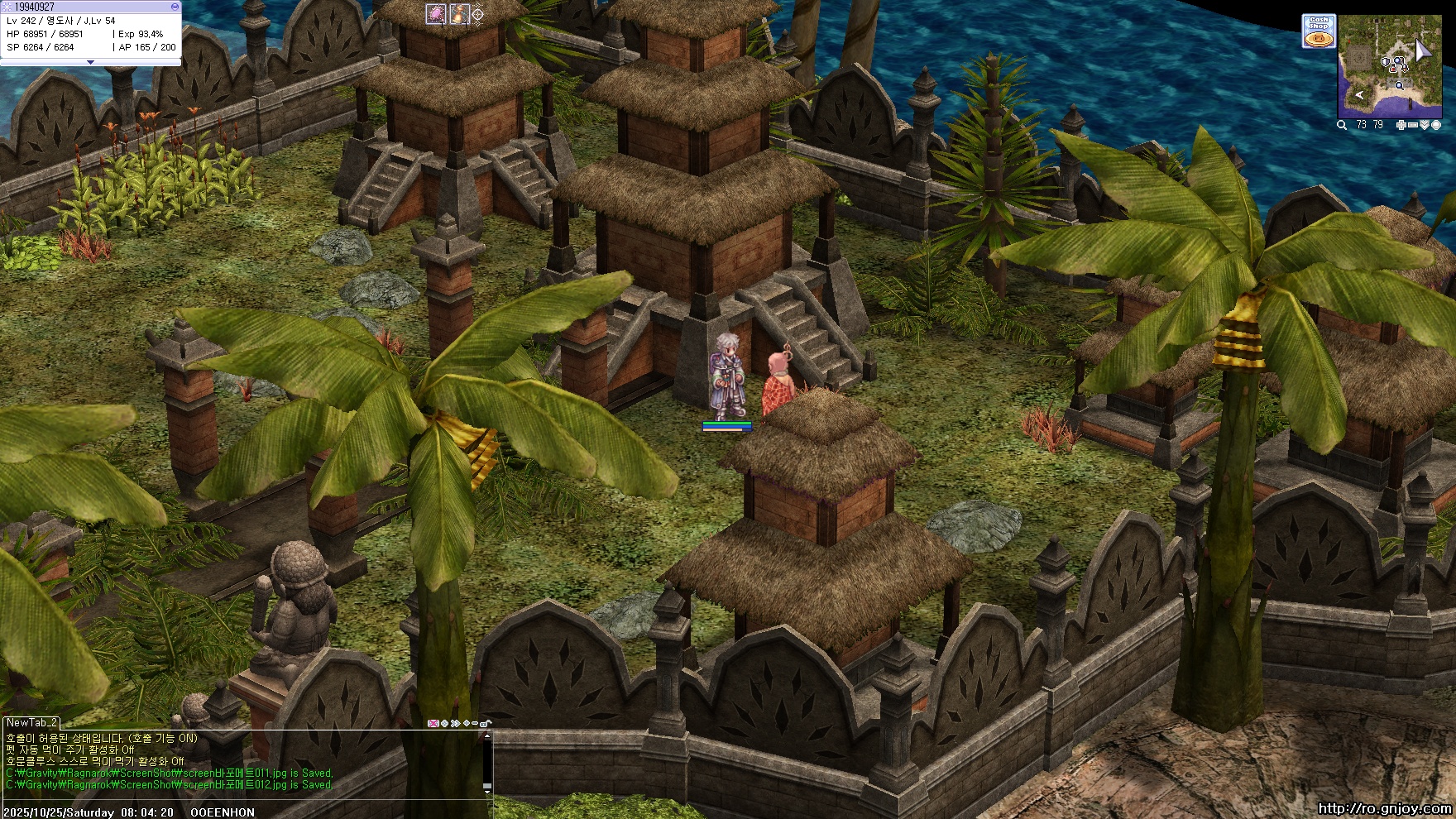The width and height of the screenshot is (1456, 819).
Task: Zoom in the minimap with plus button
Action: 1401,125
